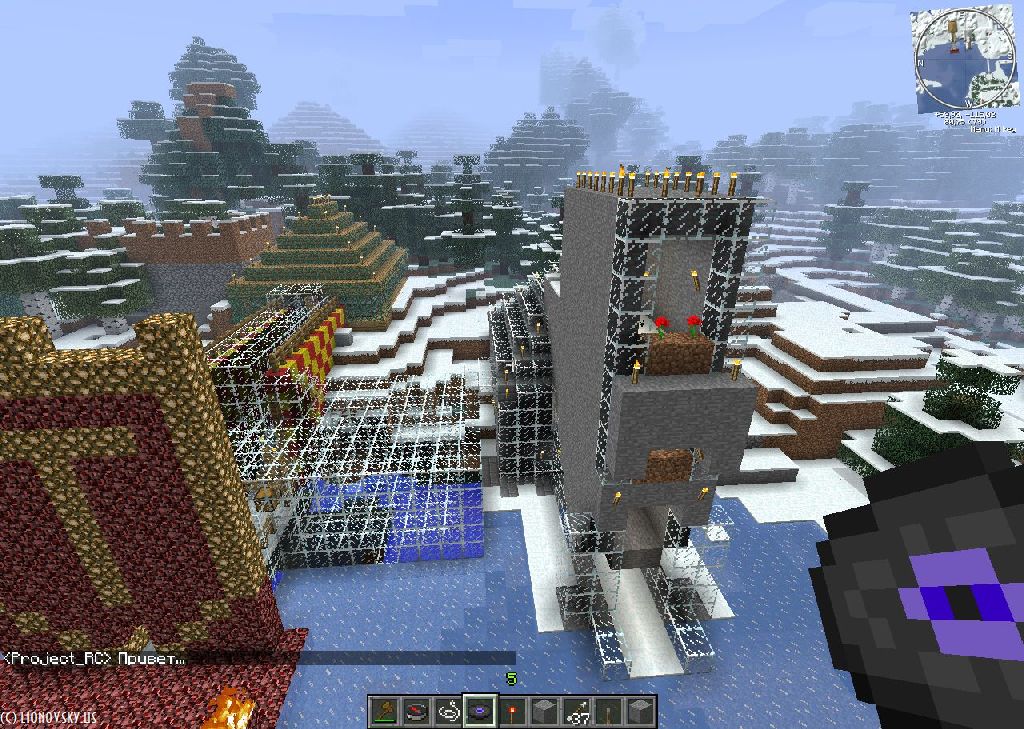This screenshot has width=1024, height=729.
Task: Choose the stick hotbar slot
Action: point(609,712)
